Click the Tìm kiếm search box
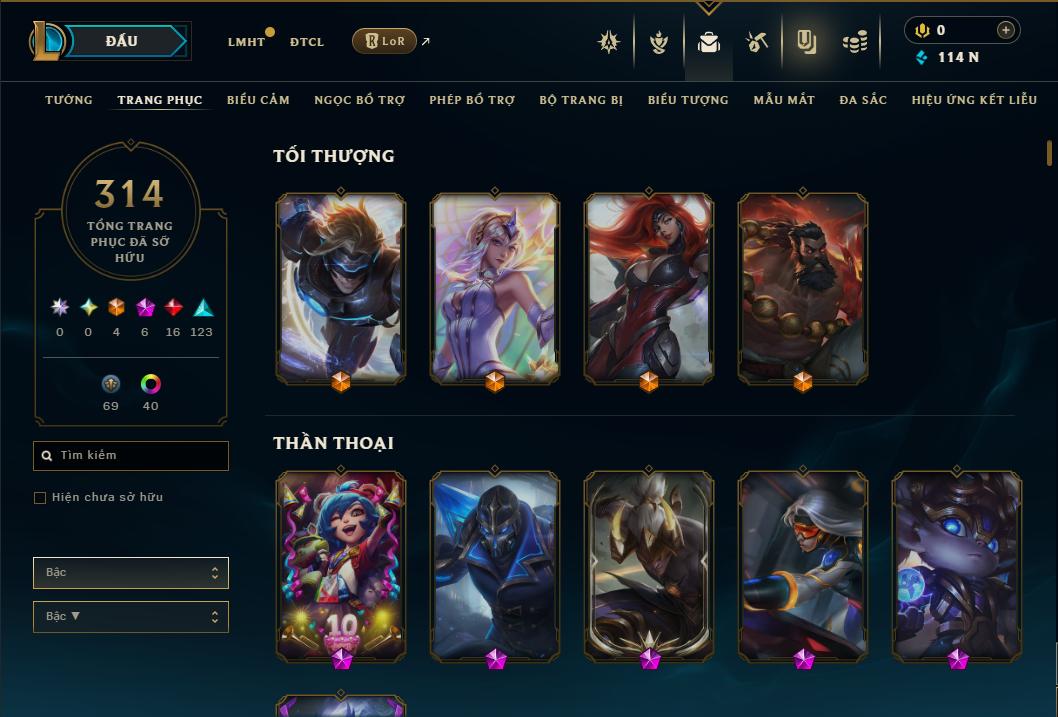This screenshot has width=1058, height=717. tap(131, 456)
